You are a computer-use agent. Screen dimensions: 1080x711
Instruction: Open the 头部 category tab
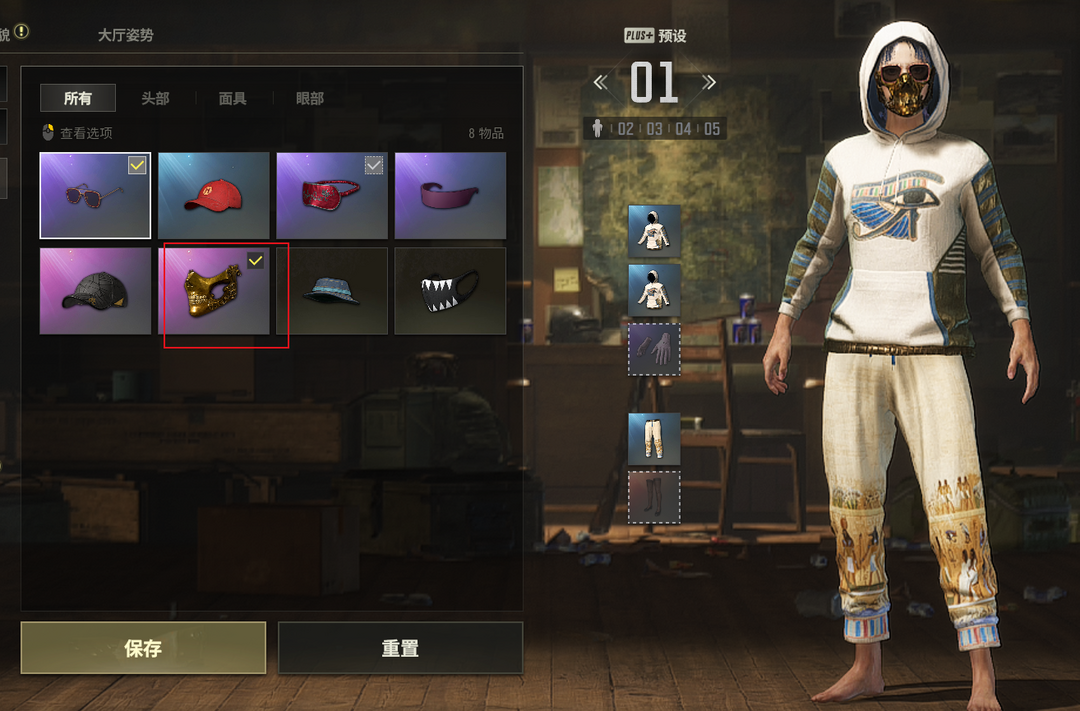(x=155, y=98)
